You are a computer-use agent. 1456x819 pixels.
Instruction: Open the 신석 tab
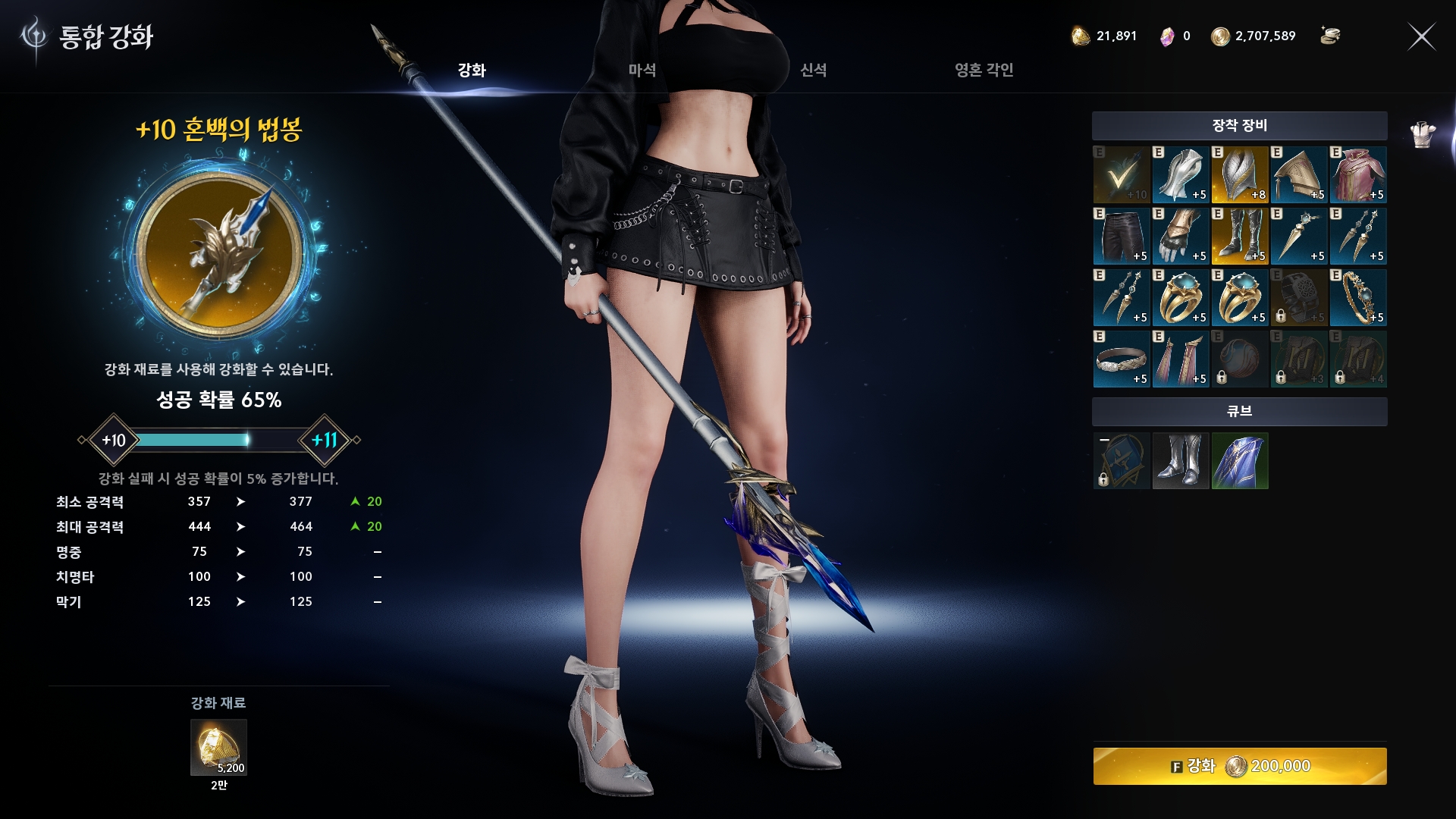click(813, 71)
